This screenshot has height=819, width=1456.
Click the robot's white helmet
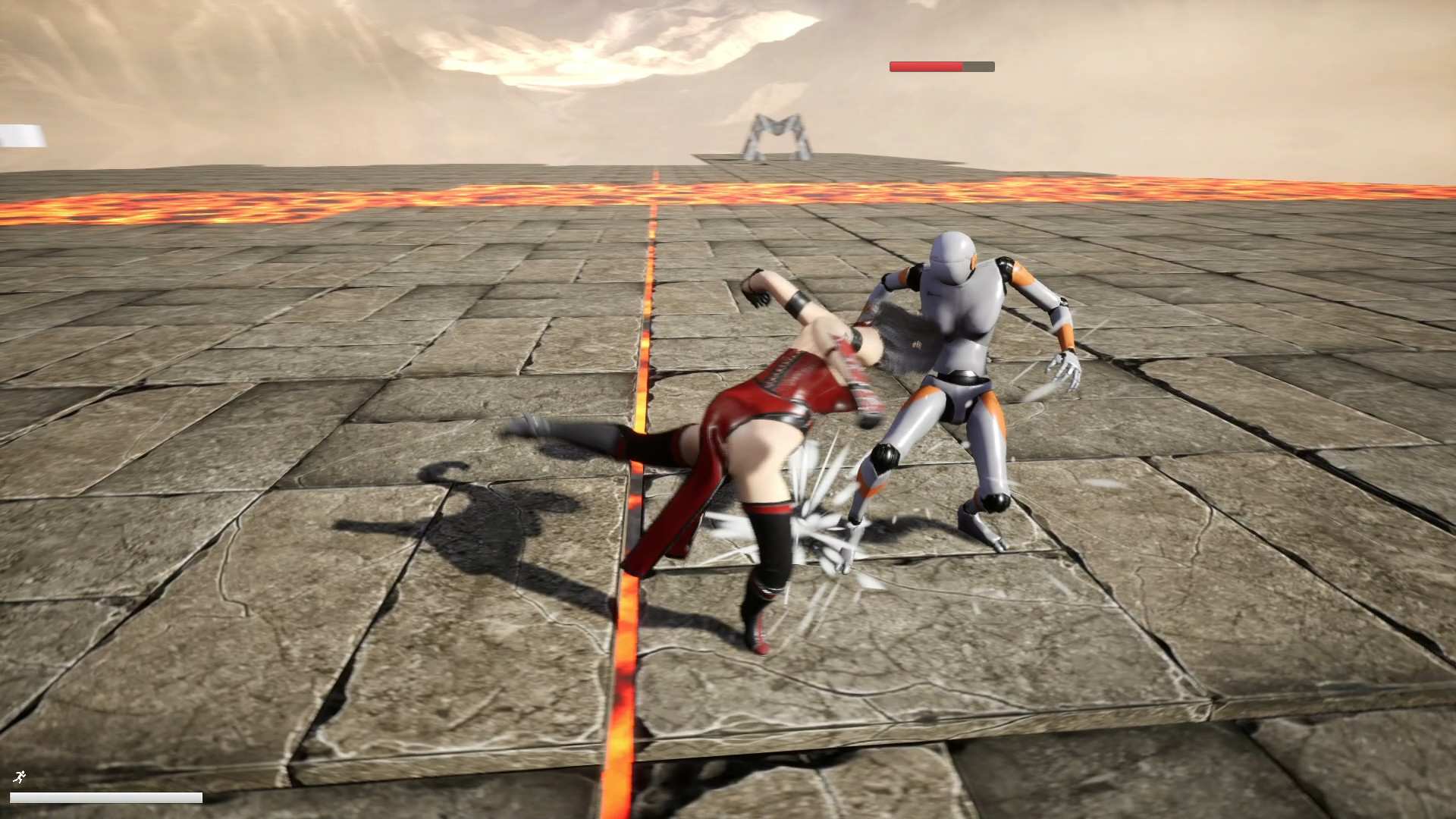coord(952,250)
